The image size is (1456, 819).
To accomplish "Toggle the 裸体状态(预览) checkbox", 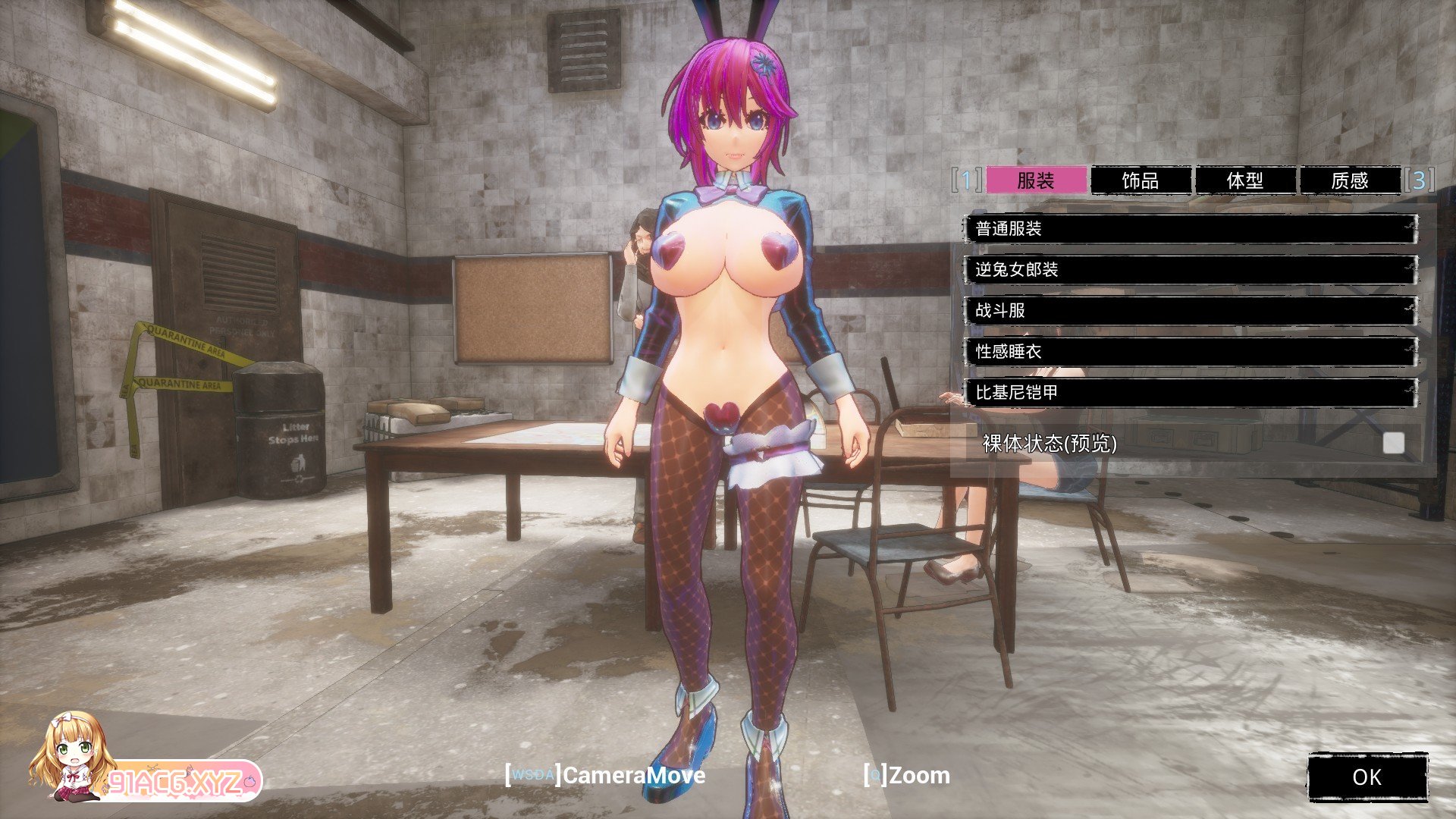I will [x=1393, y=444].
